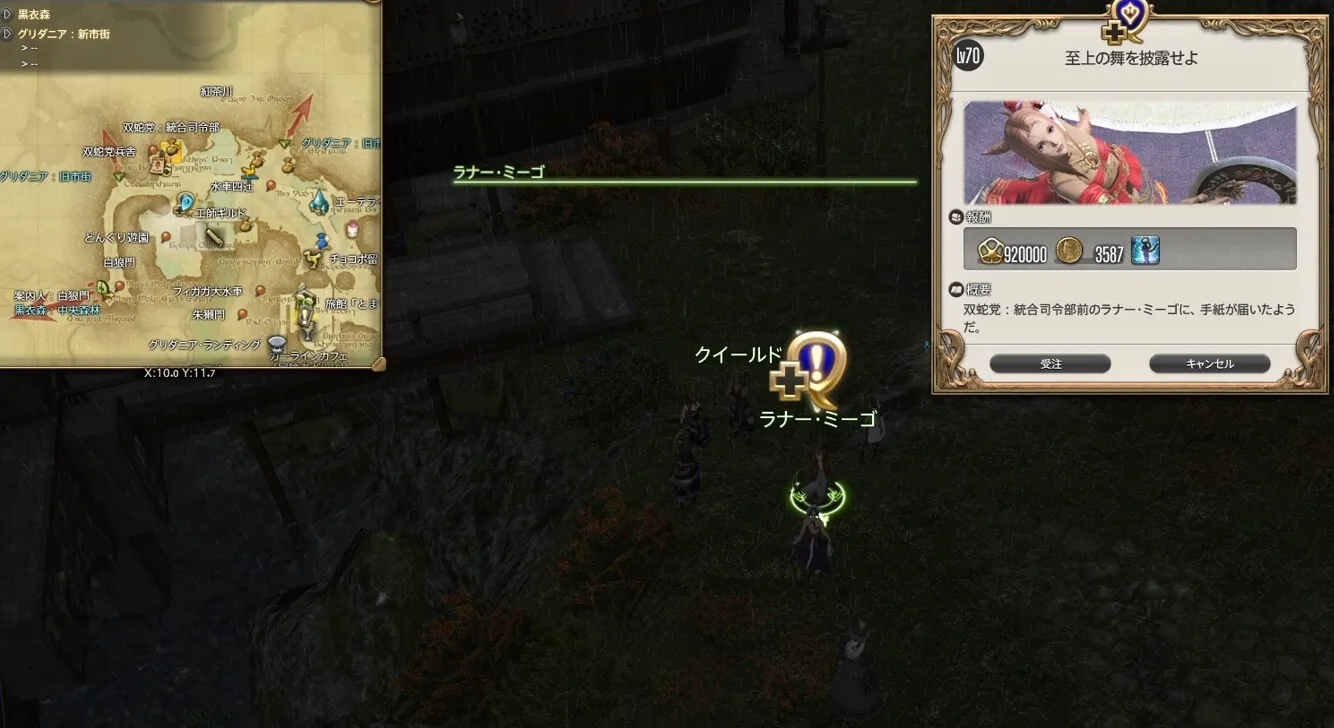Click the map's bottom-right resize corner
The height and width of the screenshot is (728, 1334).
coord(378,363)
